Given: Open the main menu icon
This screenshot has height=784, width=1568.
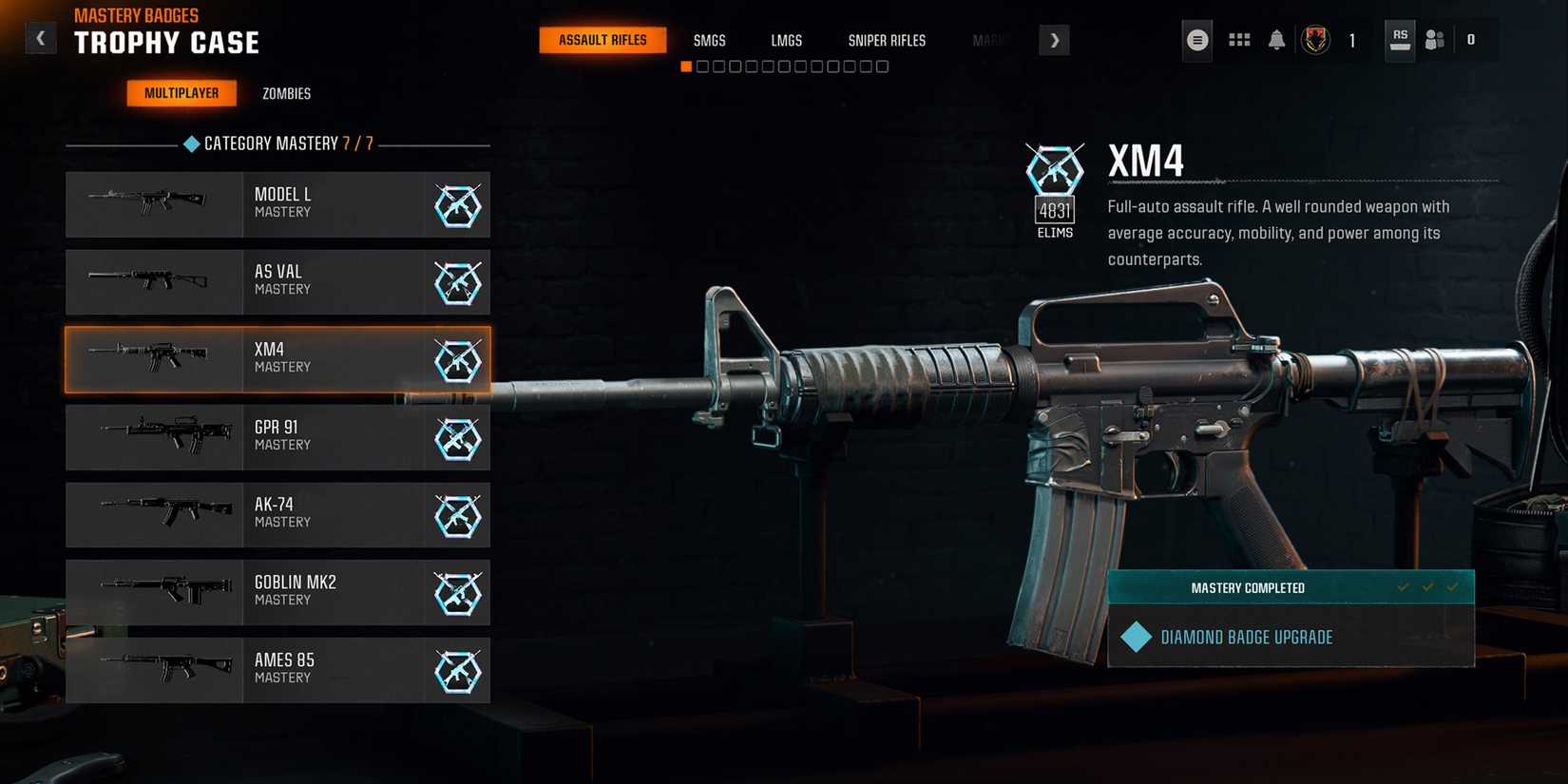Looking at the screenshot, I should (1196, 40).
